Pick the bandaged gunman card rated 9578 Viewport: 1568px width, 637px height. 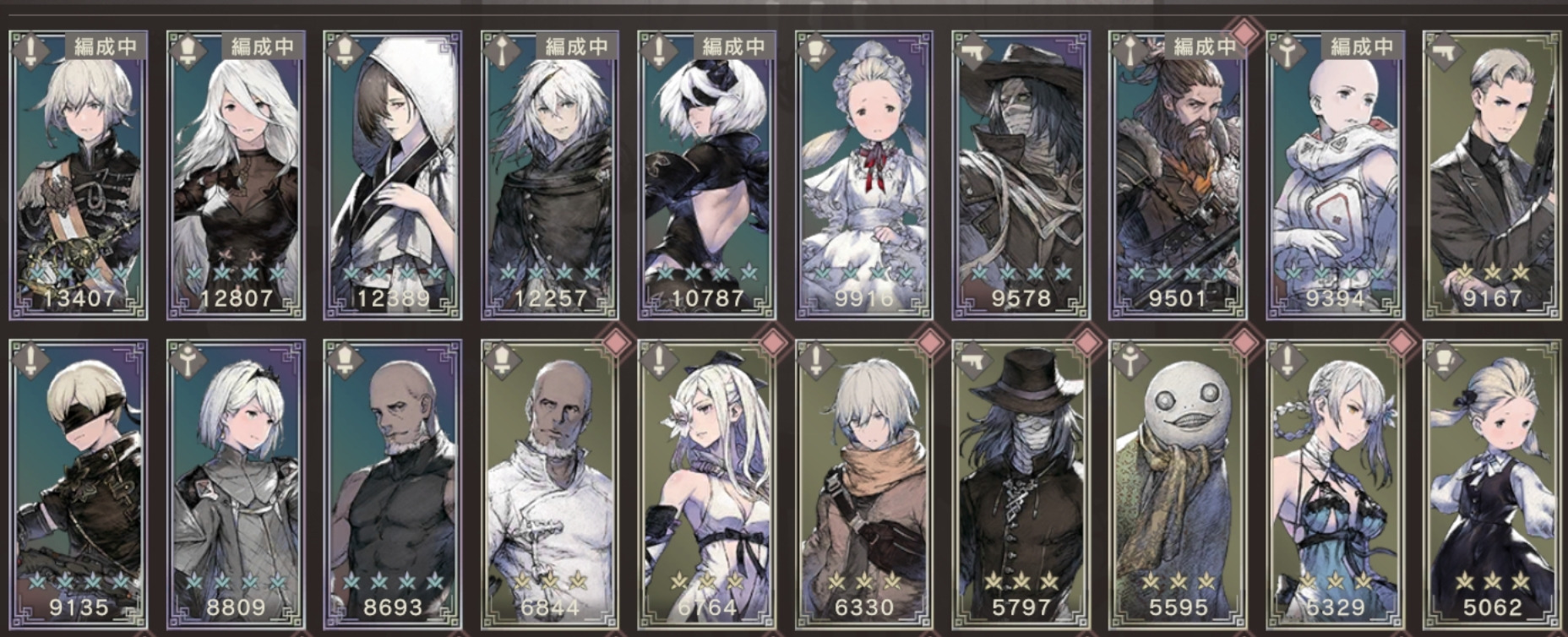click(x=1021, y=176)
